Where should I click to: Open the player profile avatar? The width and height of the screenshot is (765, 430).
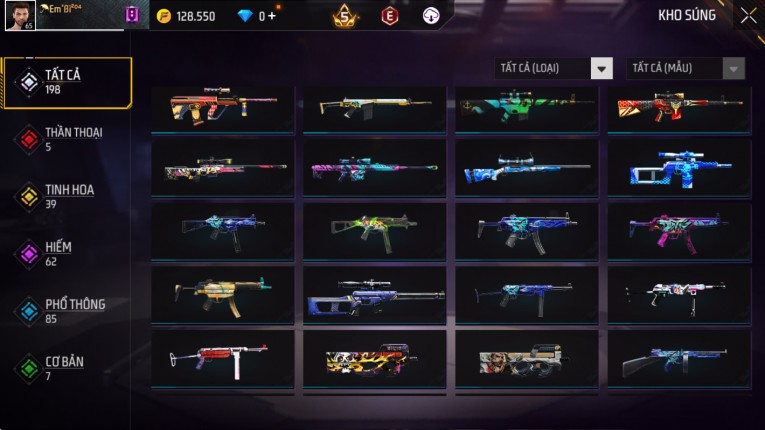click(x=20, y=15)
